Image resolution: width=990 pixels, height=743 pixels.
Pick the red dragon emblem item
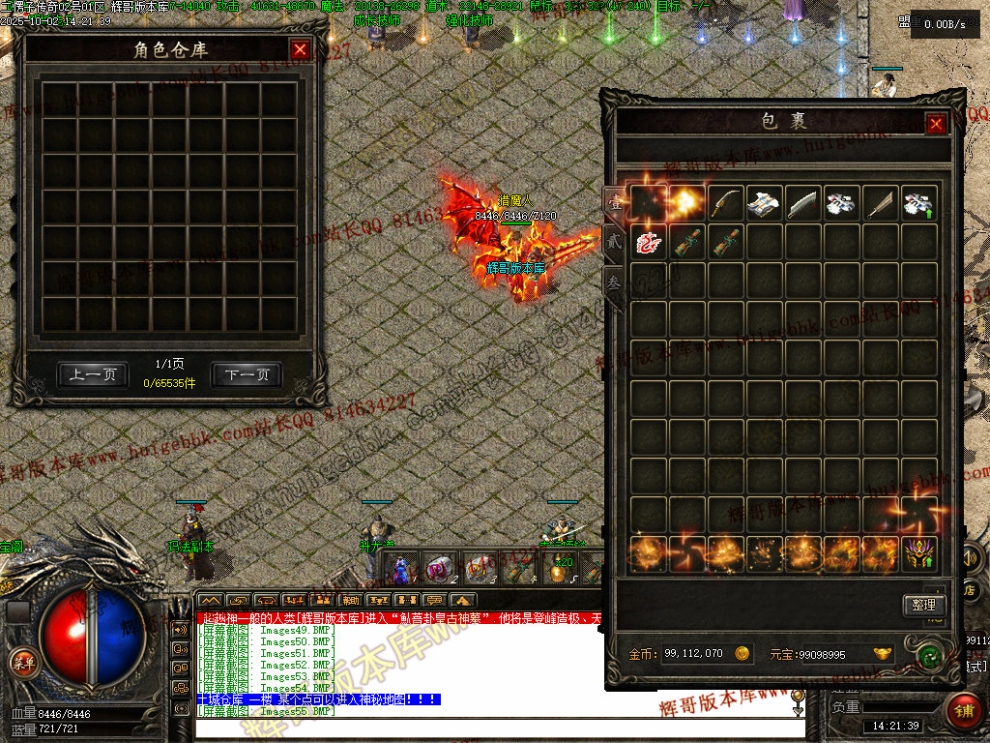coord(648,242)
